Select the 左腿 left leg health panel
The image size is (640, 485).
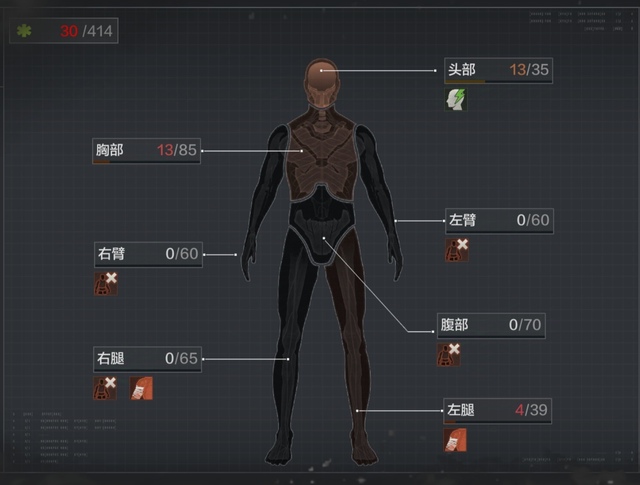pyautogui.click(x=498, y=410)
